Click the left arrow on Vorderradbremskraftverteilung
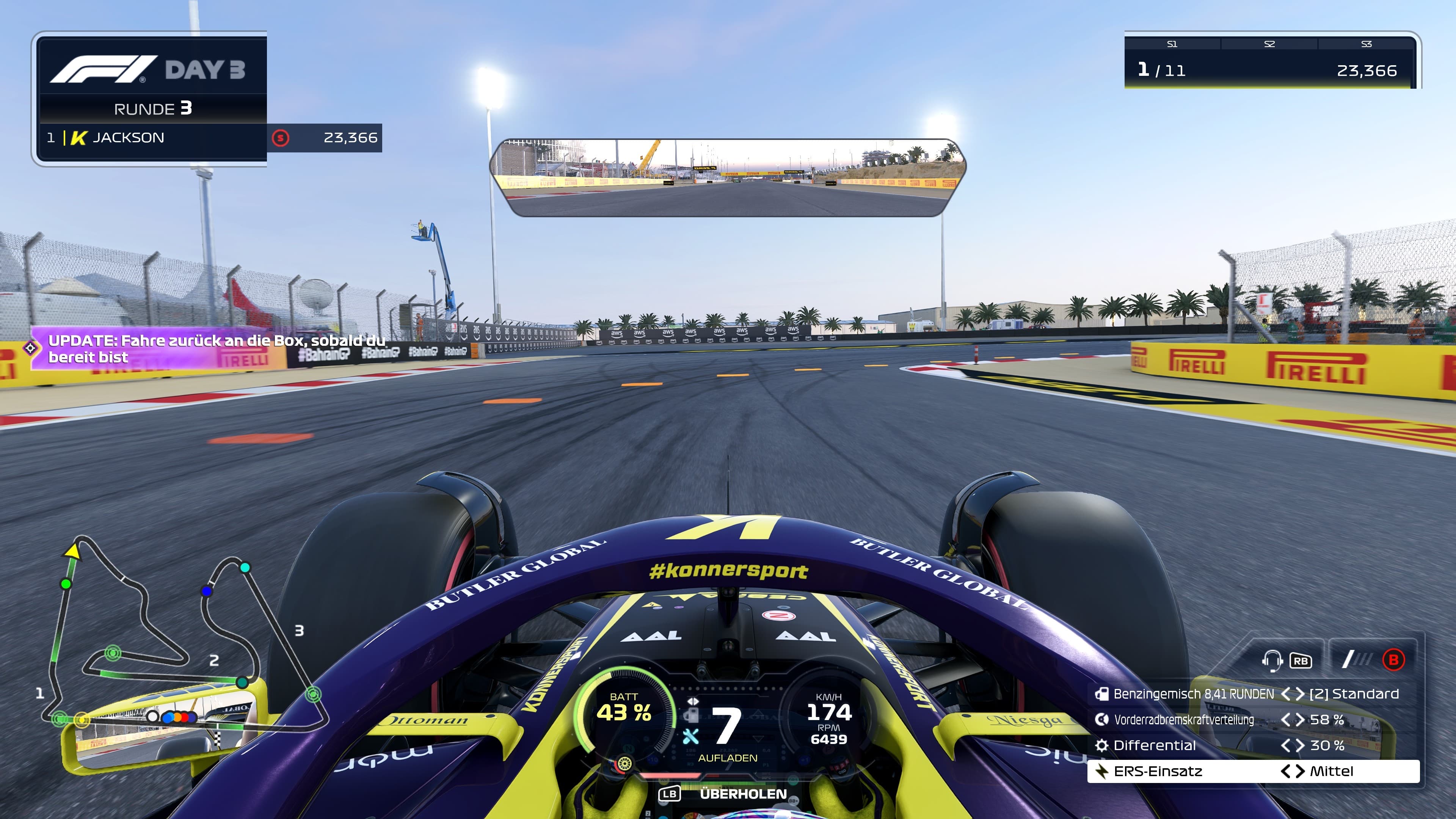 pos(1285,720)
